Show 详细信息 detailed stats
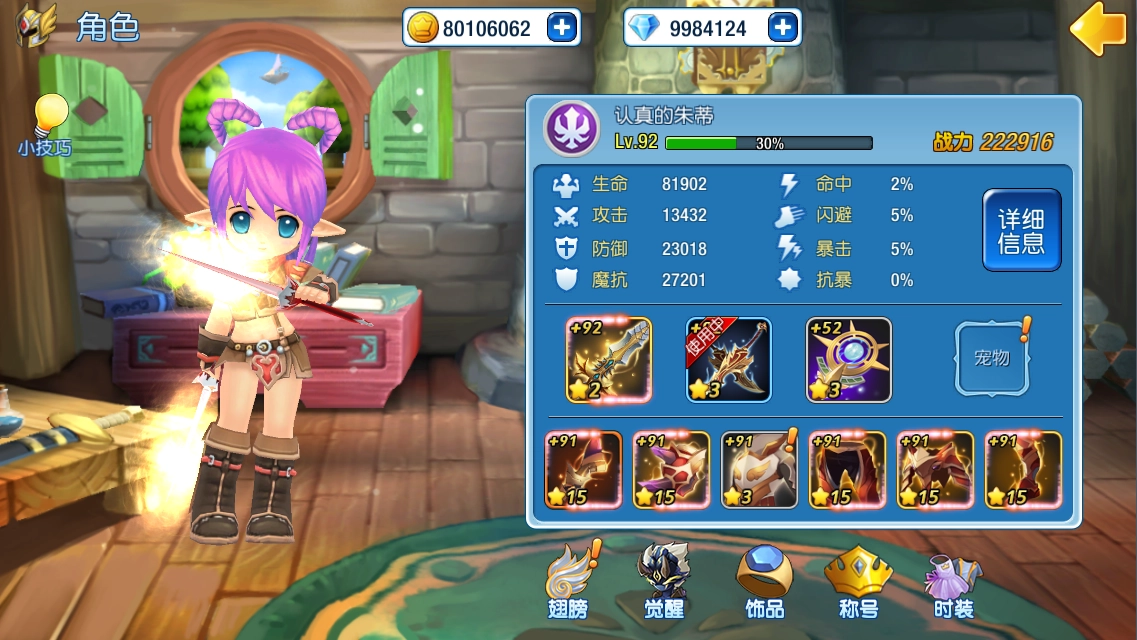 1021,230
